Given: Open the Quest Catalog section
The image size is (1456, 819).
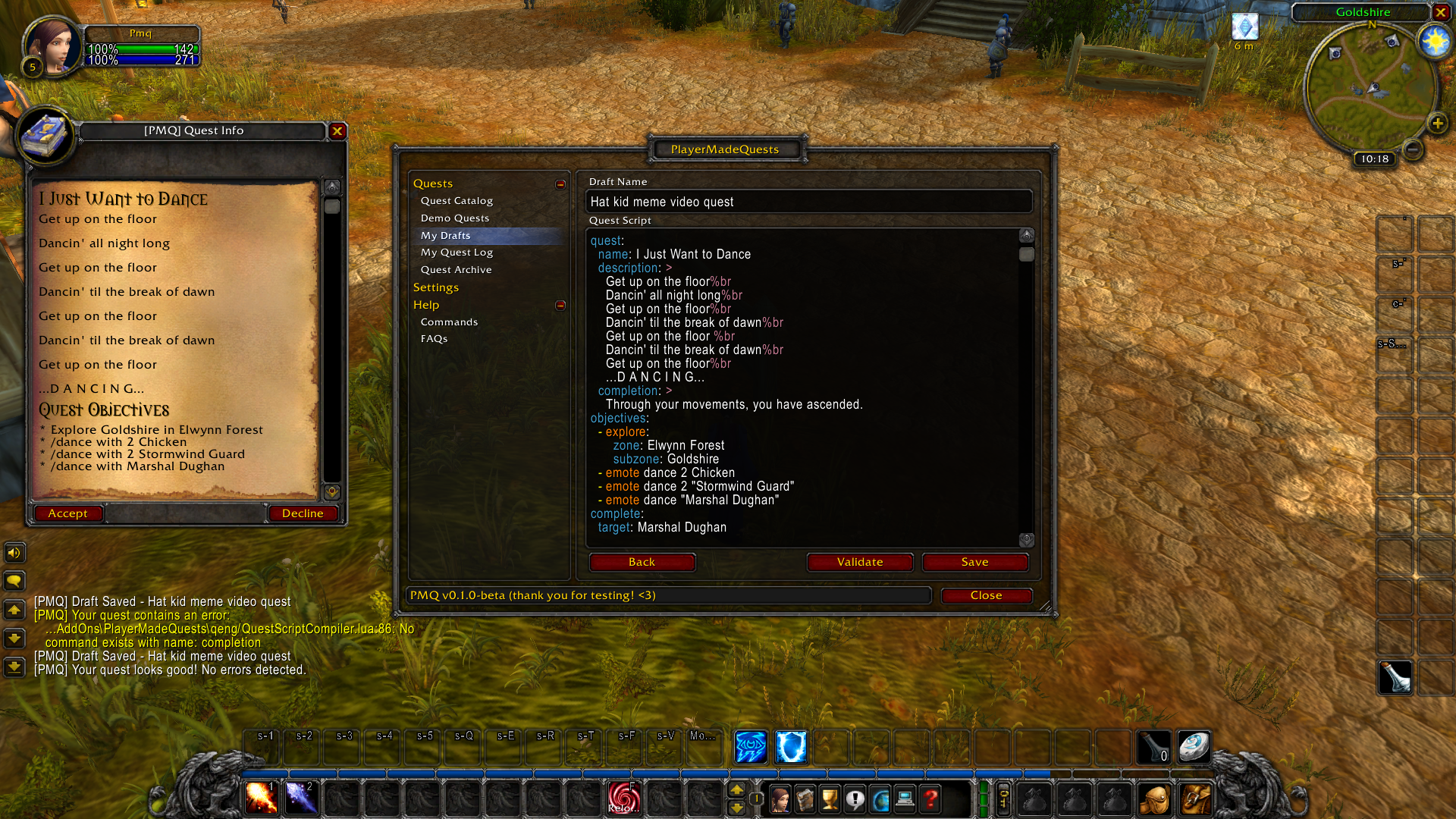Looking at the screenshot, I should coord(457,201).
